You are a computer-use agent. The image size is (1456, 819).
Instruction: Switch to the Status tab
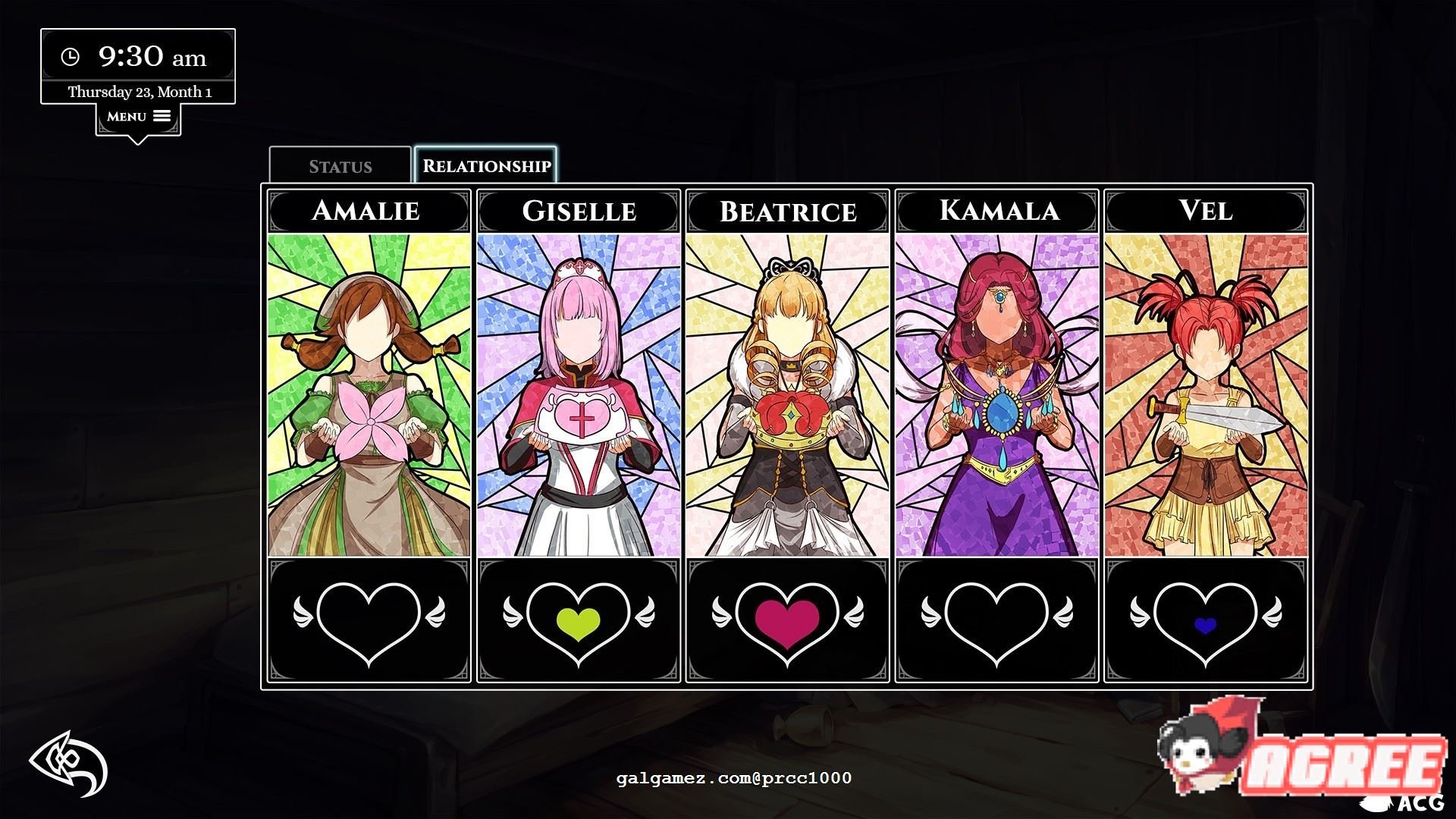click(340, 166)
